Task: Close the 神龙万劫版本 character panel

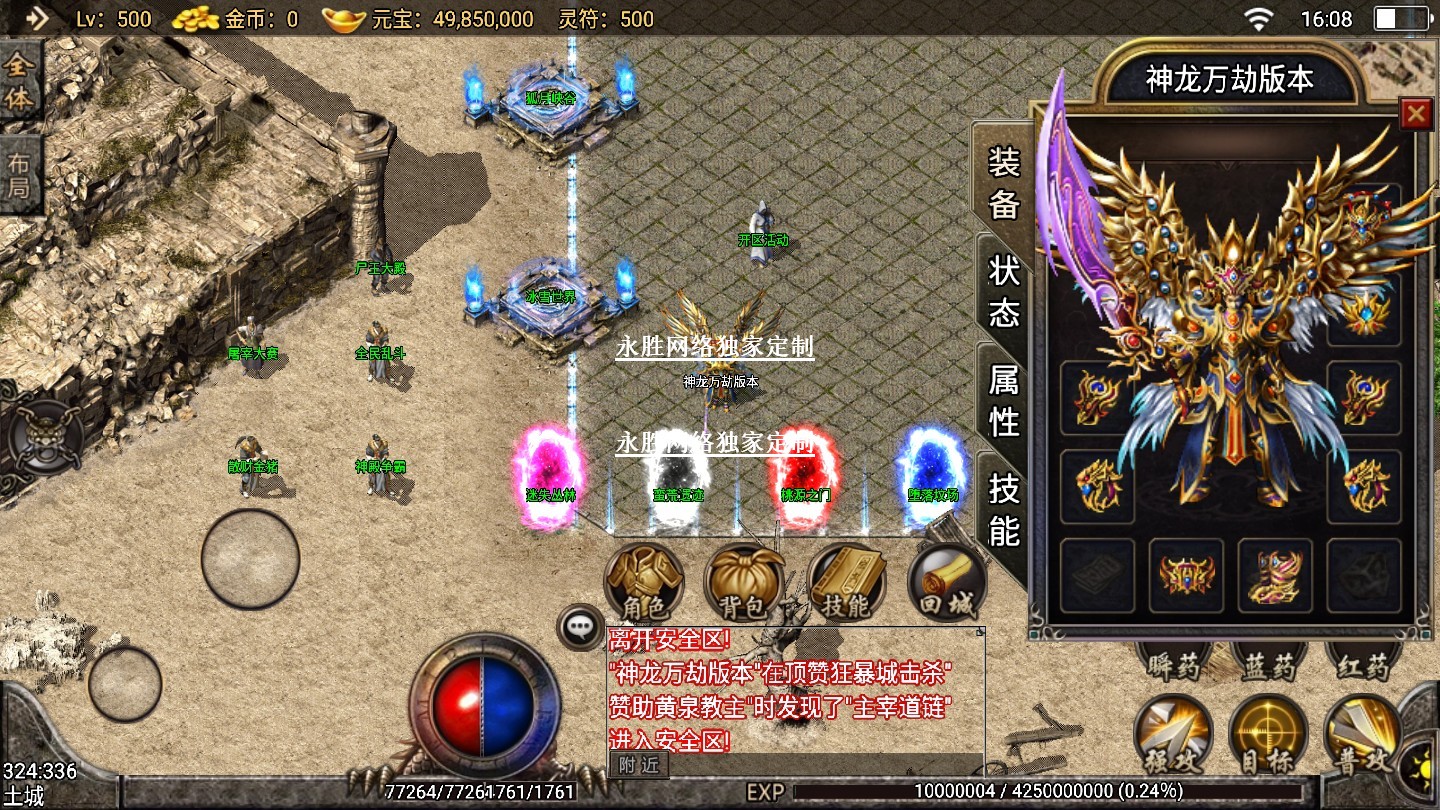Action: pyautogui.click(x=1415, y=114)
